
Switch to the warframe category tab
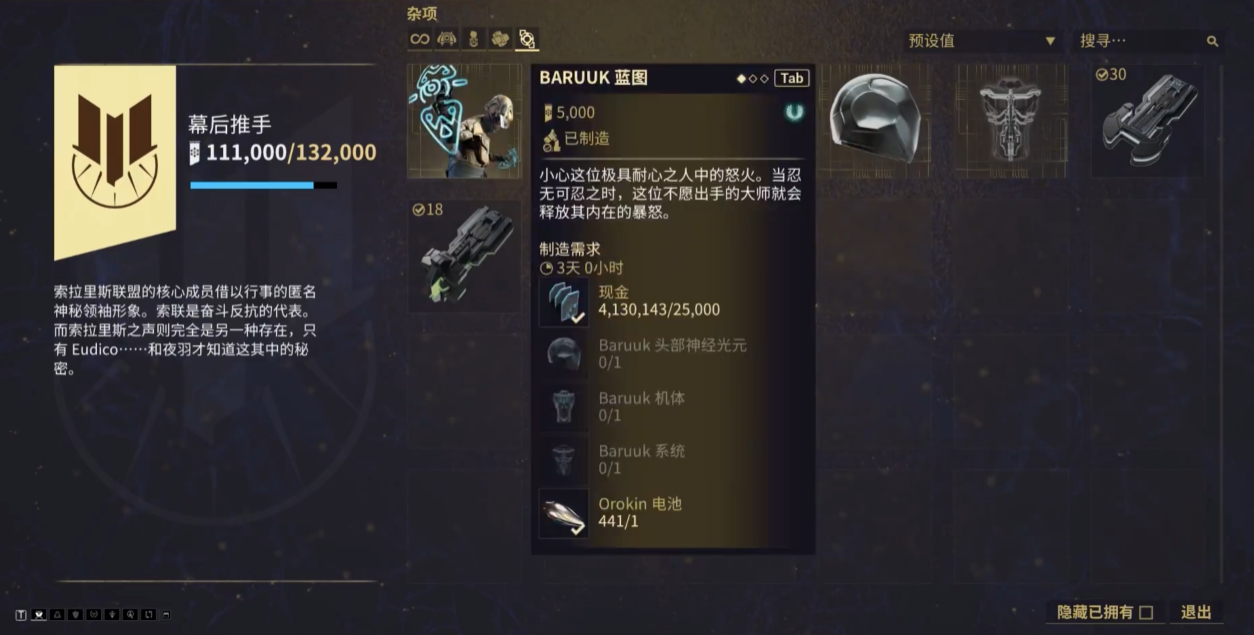pos(447,39)
